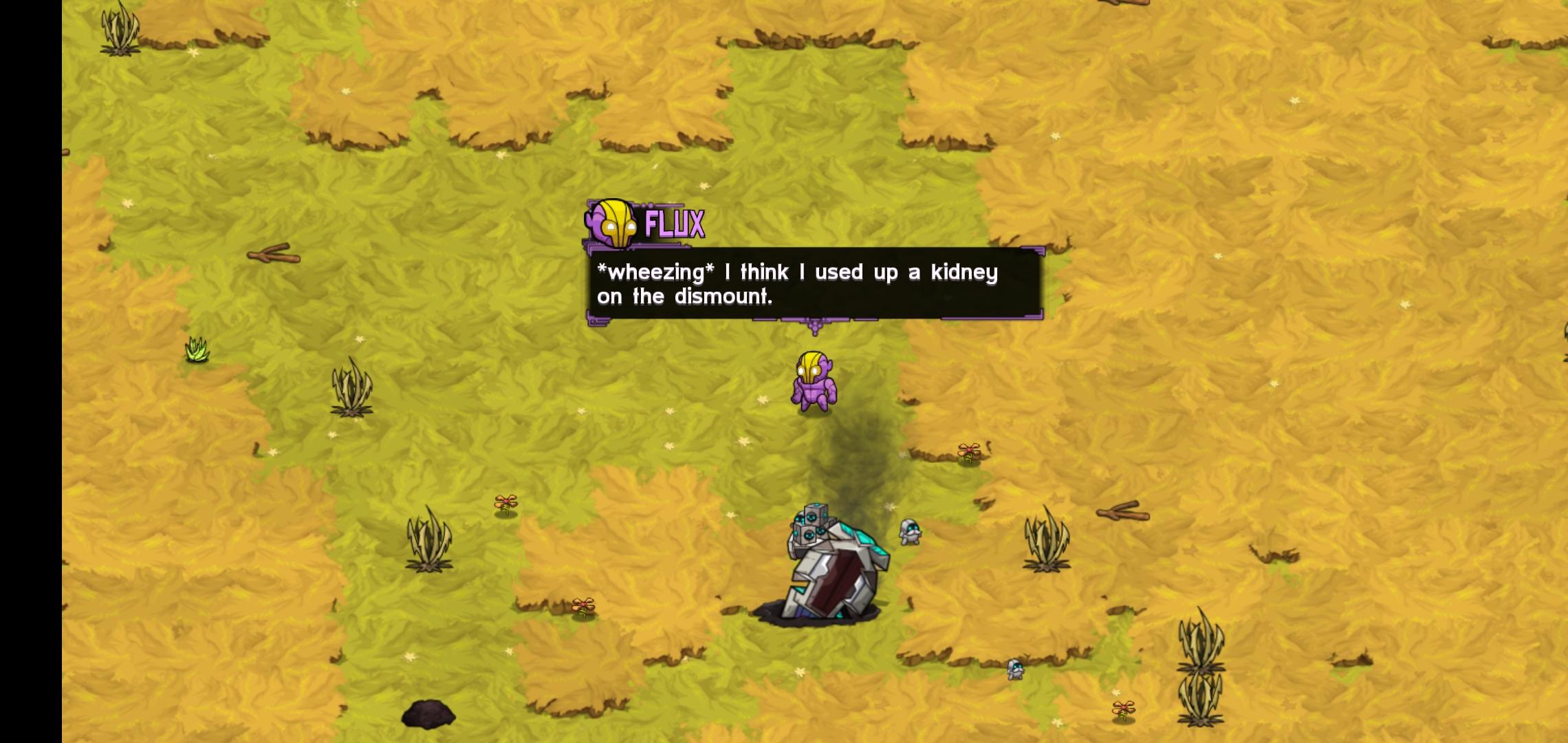Click the FLUX name label

[673, 223]
